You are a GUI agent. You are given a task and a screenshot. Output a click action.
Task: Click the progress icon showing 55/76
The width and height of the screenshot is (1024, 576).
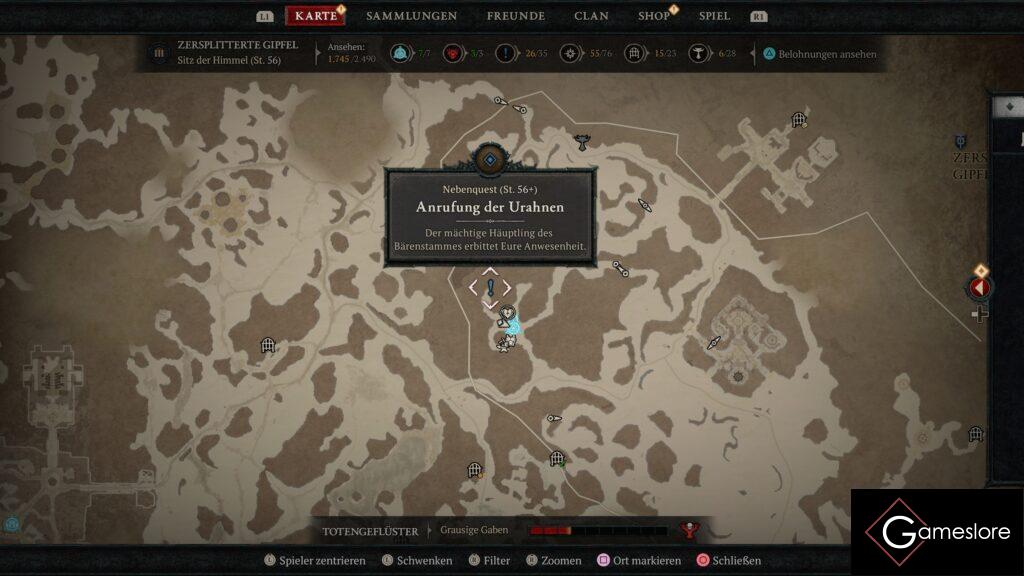pos(571,53)
